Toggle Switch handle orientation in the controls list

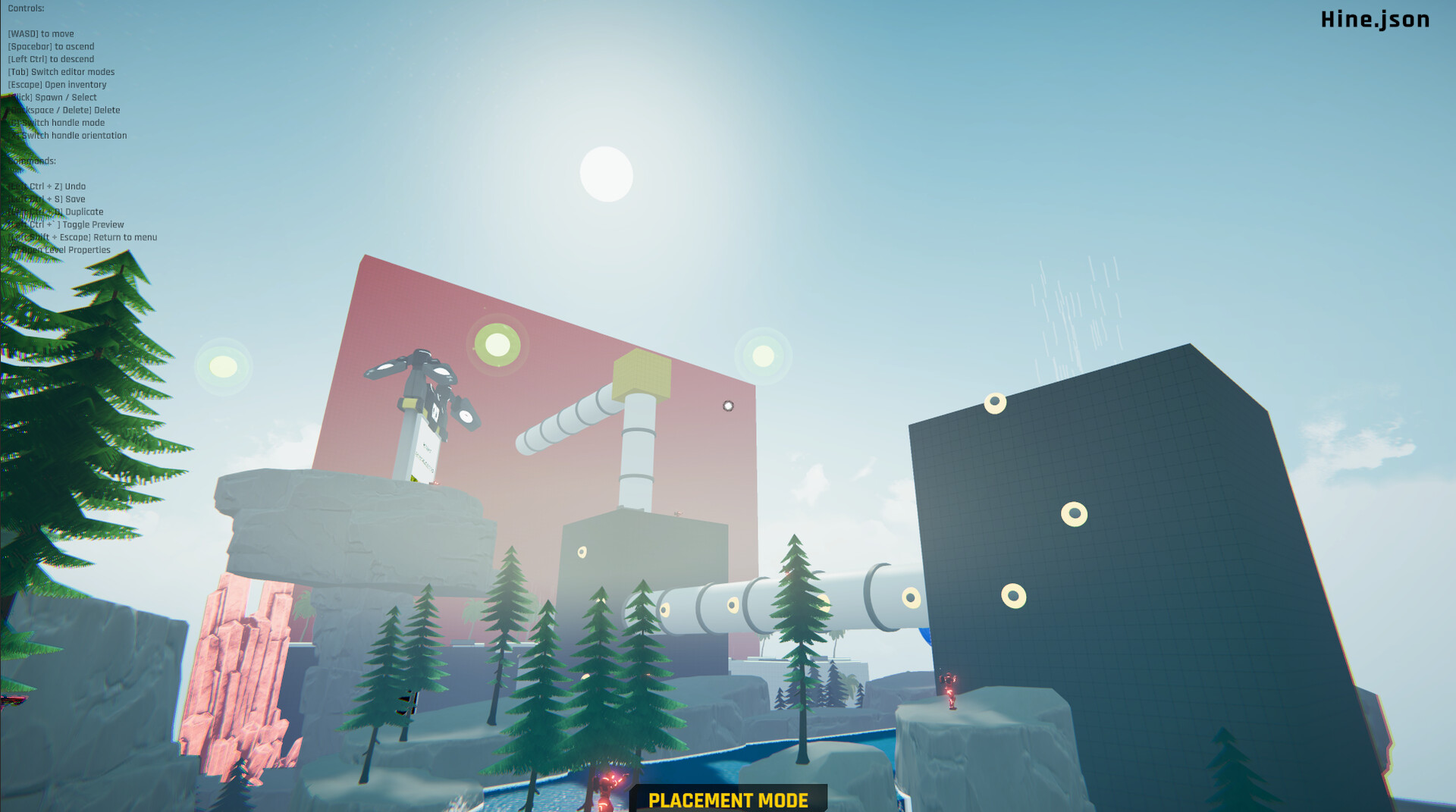click(69, 135)
